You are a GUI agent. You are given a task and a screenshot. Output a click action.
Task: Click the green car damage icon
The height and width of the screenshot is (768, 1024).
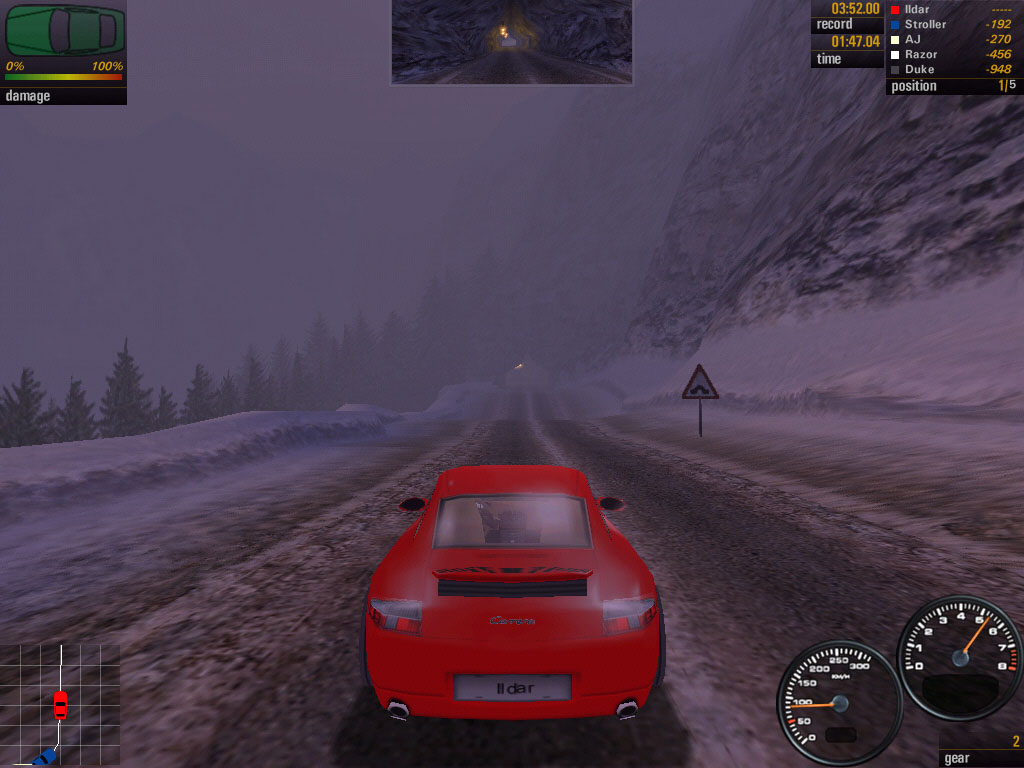coord(65,31)
